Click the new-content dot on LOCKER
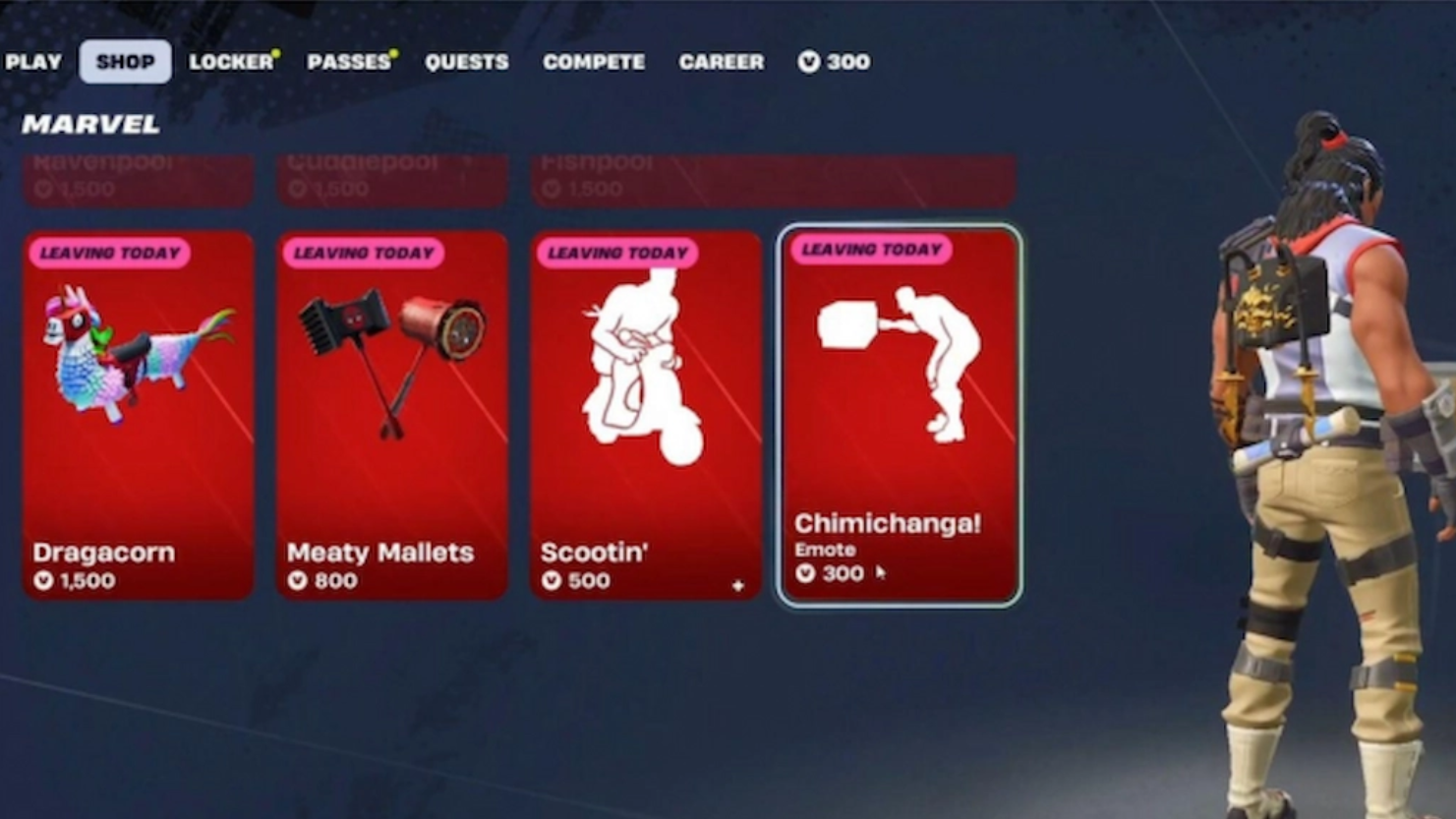 click(x=276, y=52)
